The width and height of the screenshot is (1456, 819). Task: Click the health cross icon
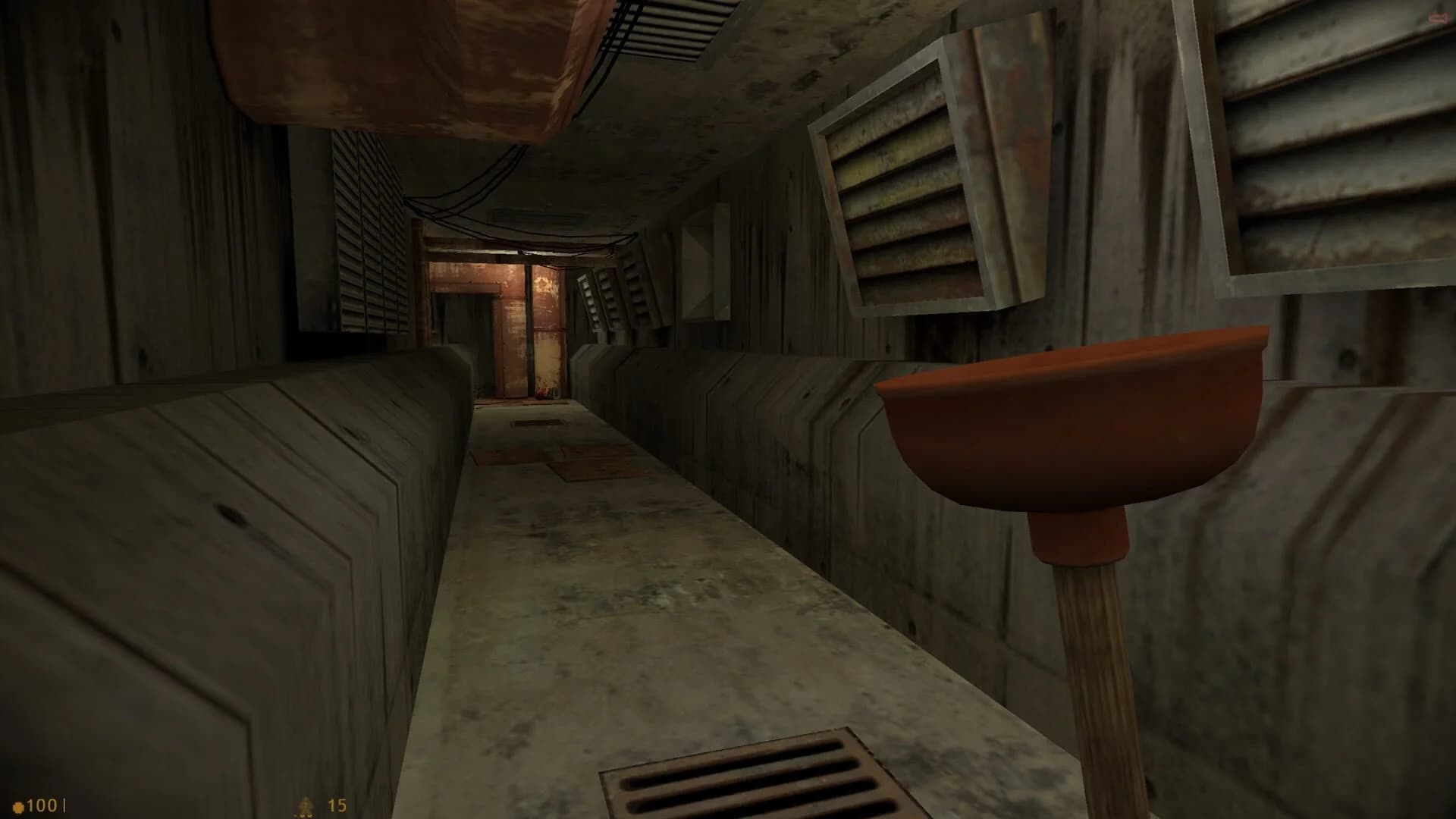(x=18, y=805)
